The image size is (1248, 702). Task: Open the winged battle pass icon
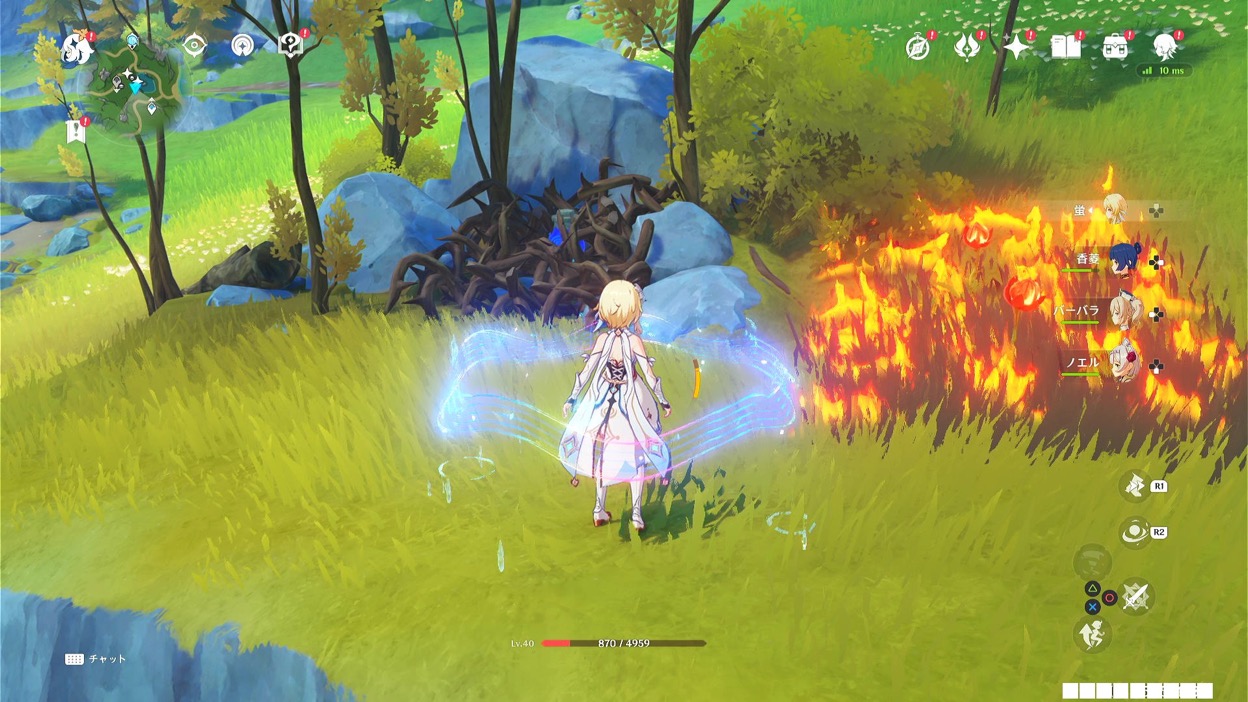(967, 47)
